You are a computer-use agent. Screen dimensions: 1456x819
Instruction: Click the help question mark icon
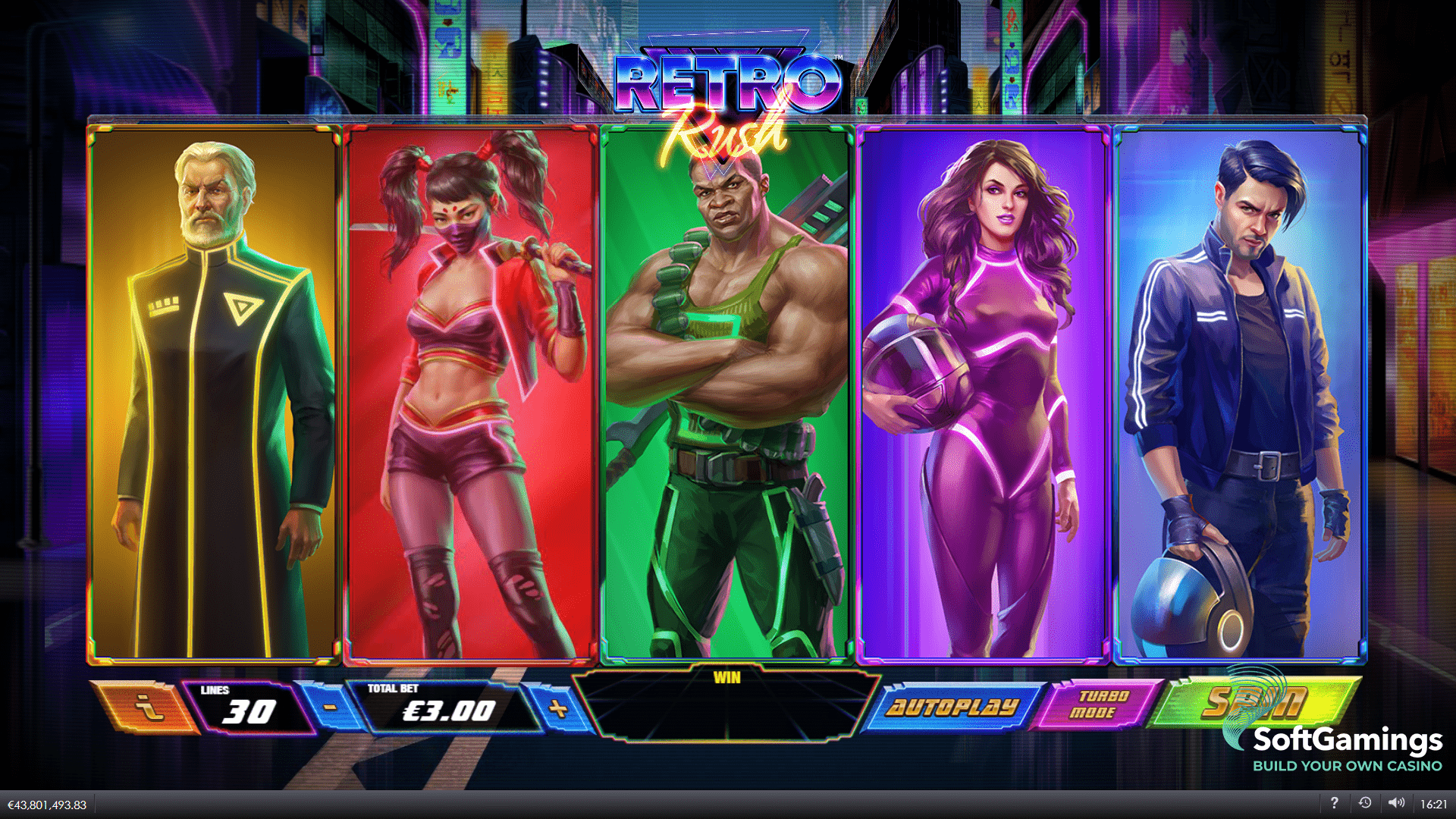pos(1335,802)
